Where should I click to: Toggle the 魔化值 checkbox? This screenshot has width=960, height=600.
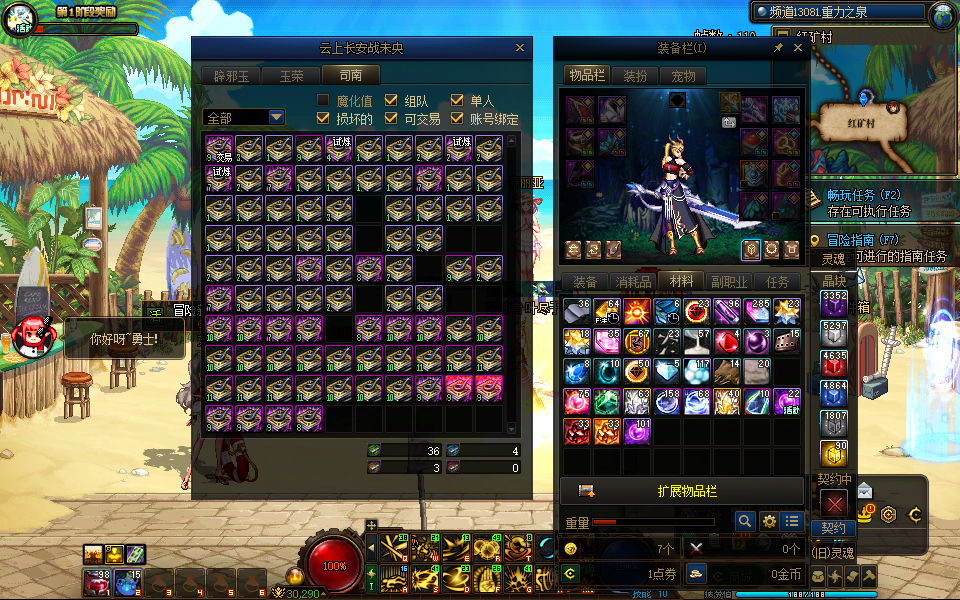click(x=323, y=100)
